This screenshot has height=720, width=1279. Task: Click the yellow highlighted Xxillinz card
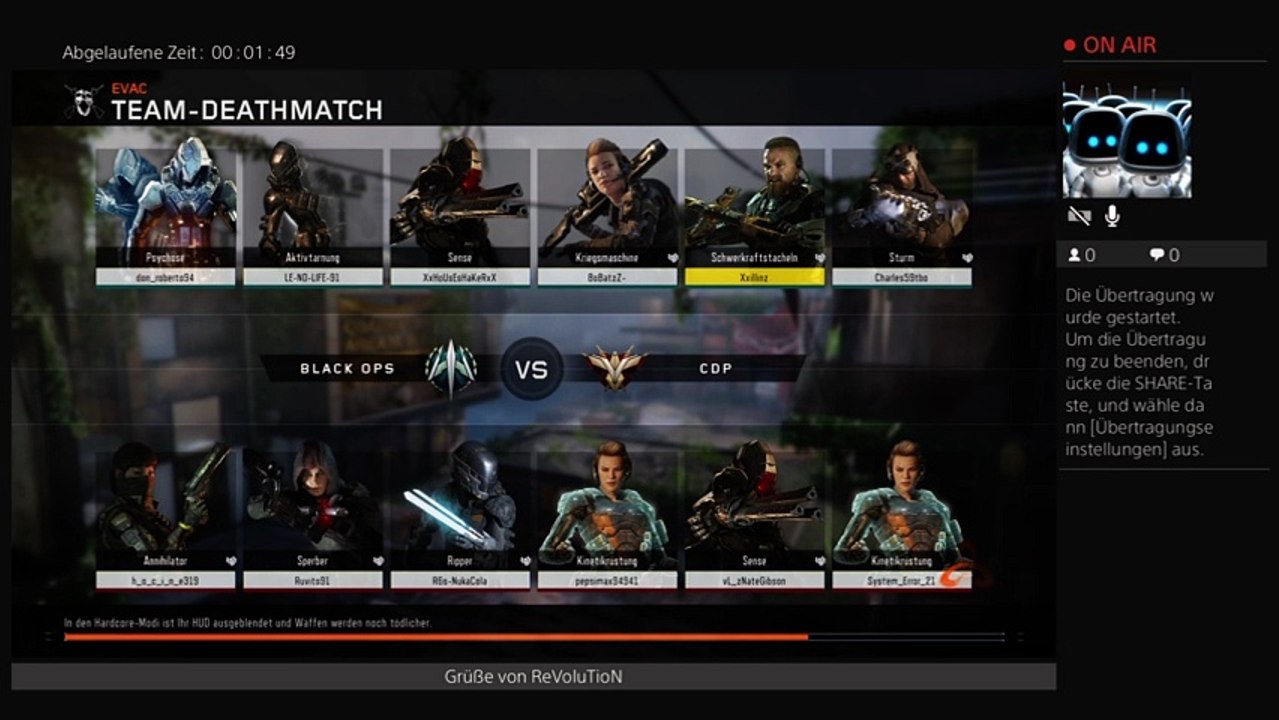click(x=755, y=215)
